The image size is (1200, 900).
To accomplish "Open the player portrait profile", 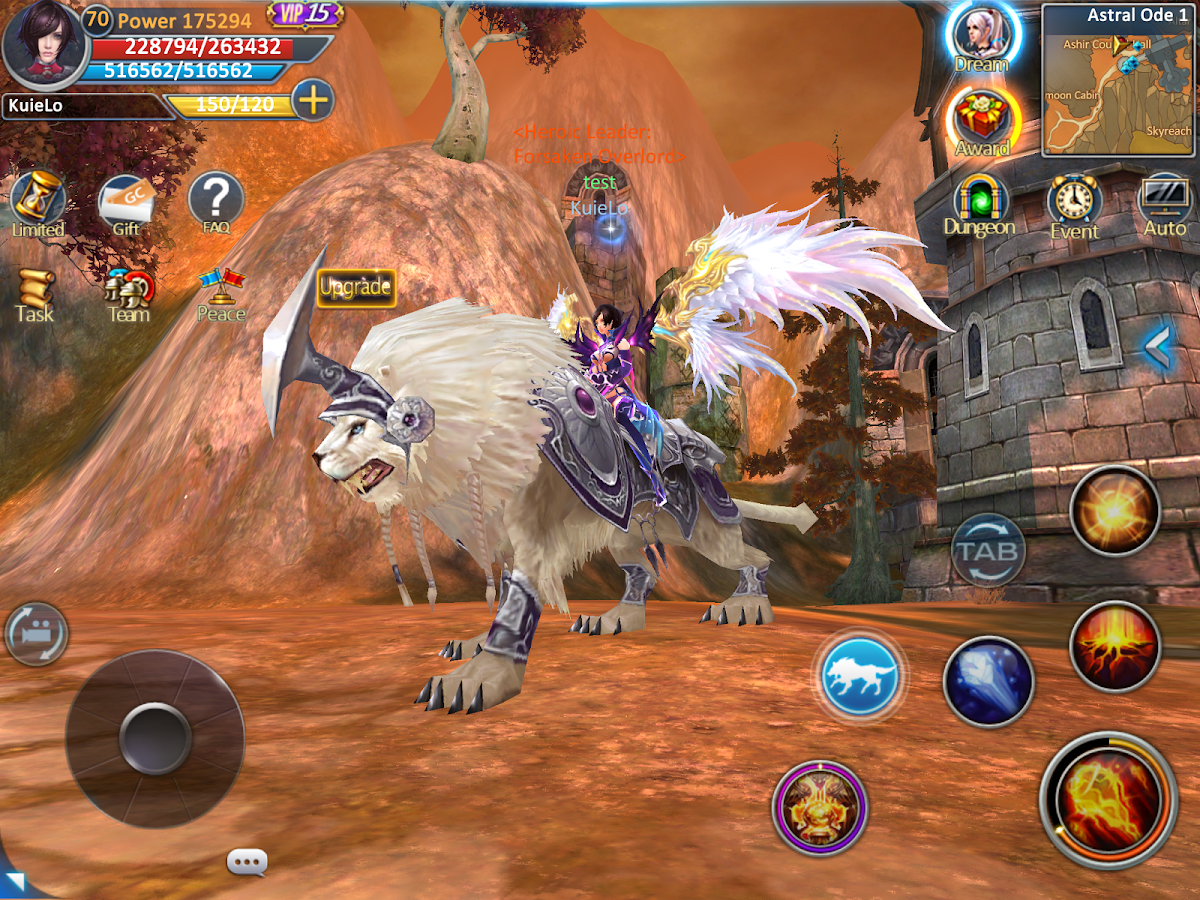I will (40, 45).
